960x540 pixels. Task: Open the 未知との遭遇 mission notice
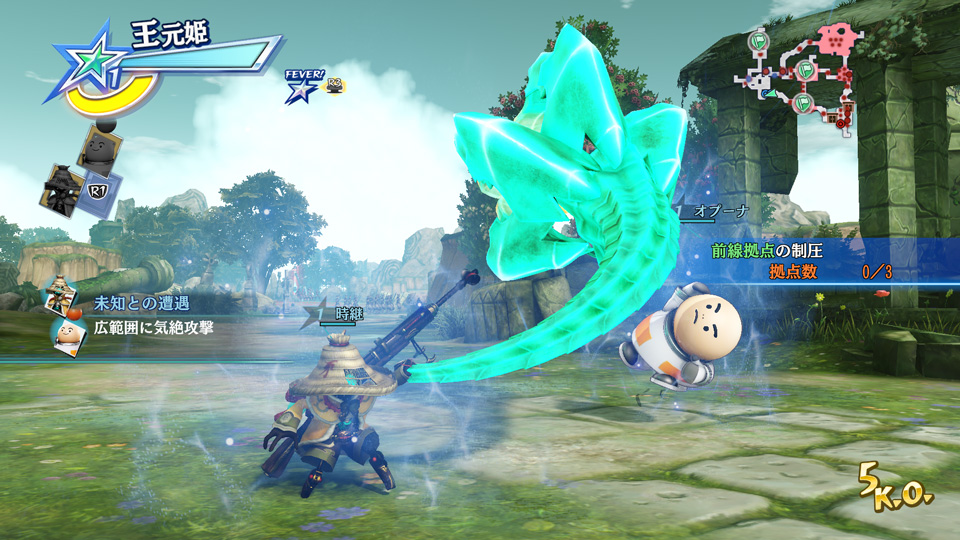141,303
